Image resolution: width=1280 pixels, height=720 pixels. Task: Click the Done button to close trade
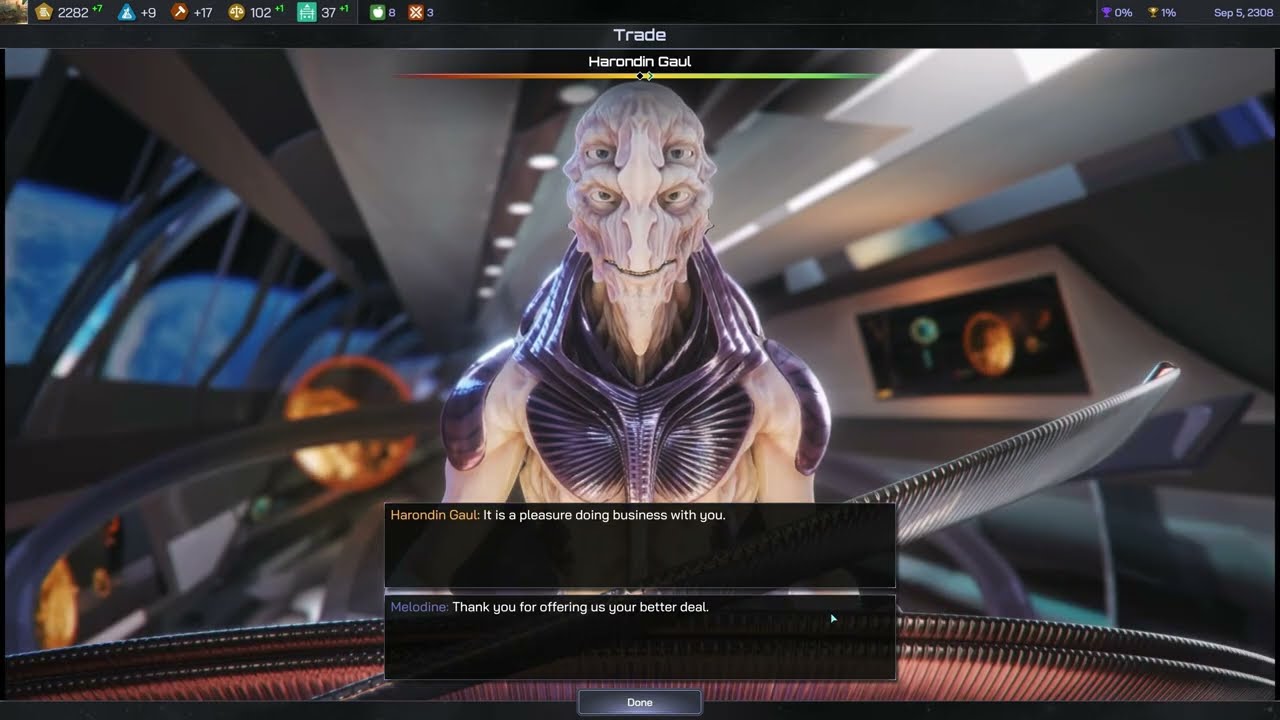pyautogui.click(x=639, y=702)
